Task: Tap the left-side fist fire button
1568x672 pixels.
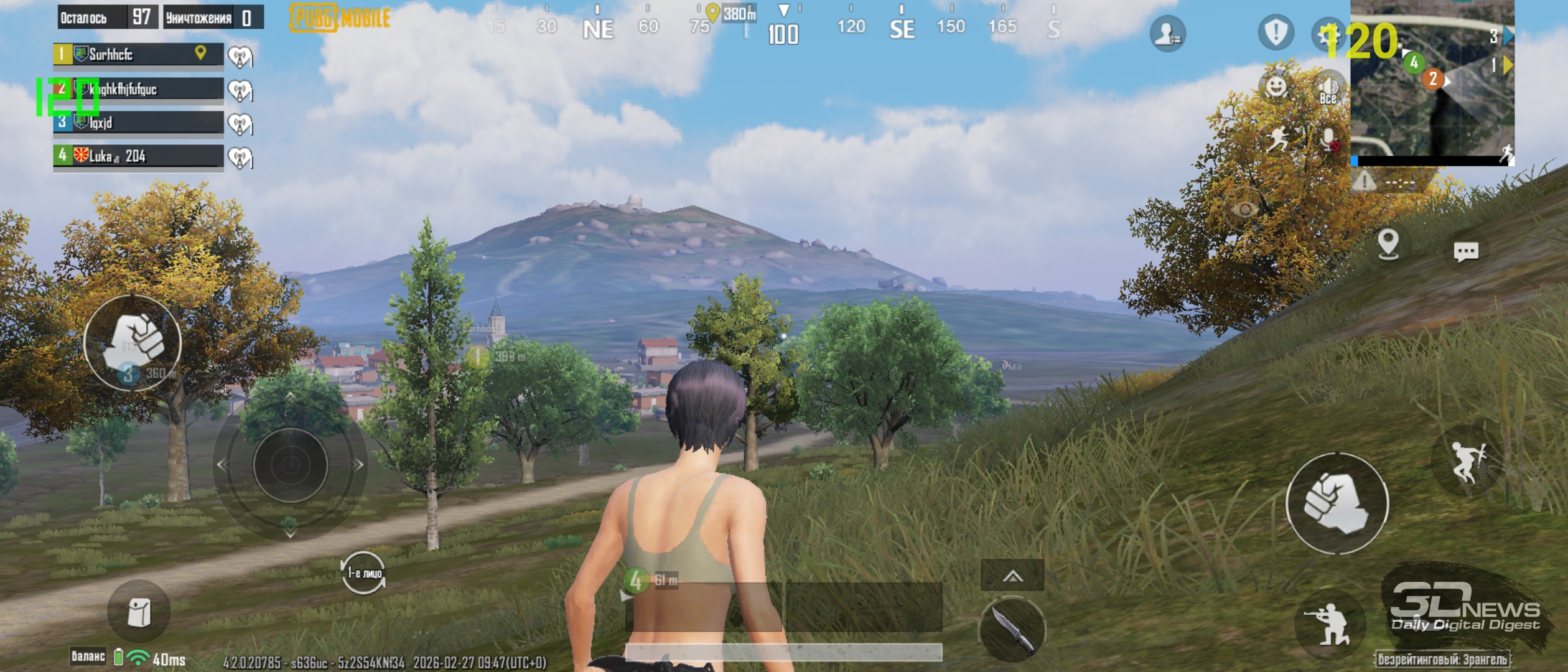Action: coord(133,342)
